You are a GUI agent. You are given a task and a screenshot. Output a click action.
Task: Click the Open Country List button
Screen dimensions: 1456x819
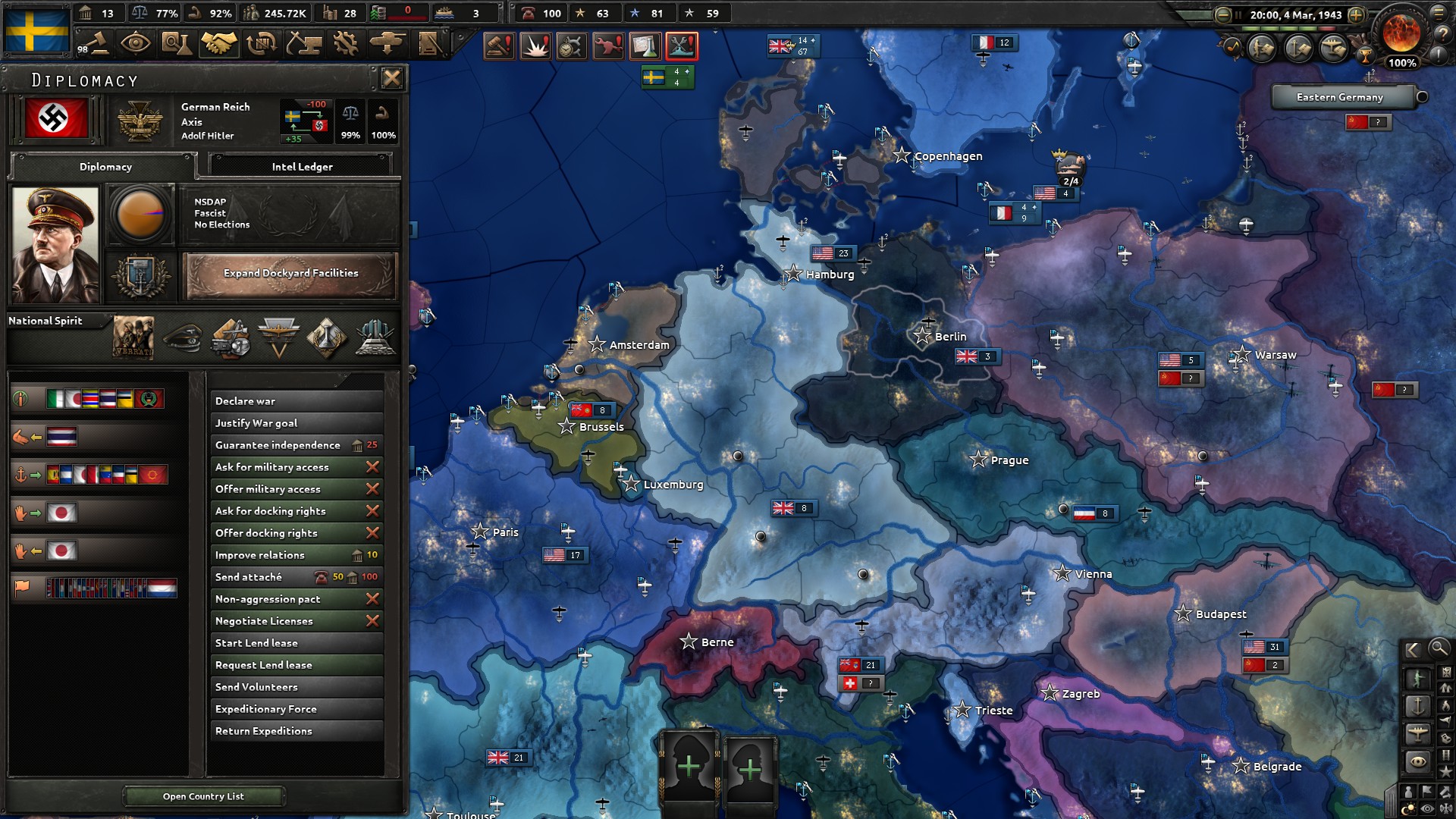tap(203, 796)
